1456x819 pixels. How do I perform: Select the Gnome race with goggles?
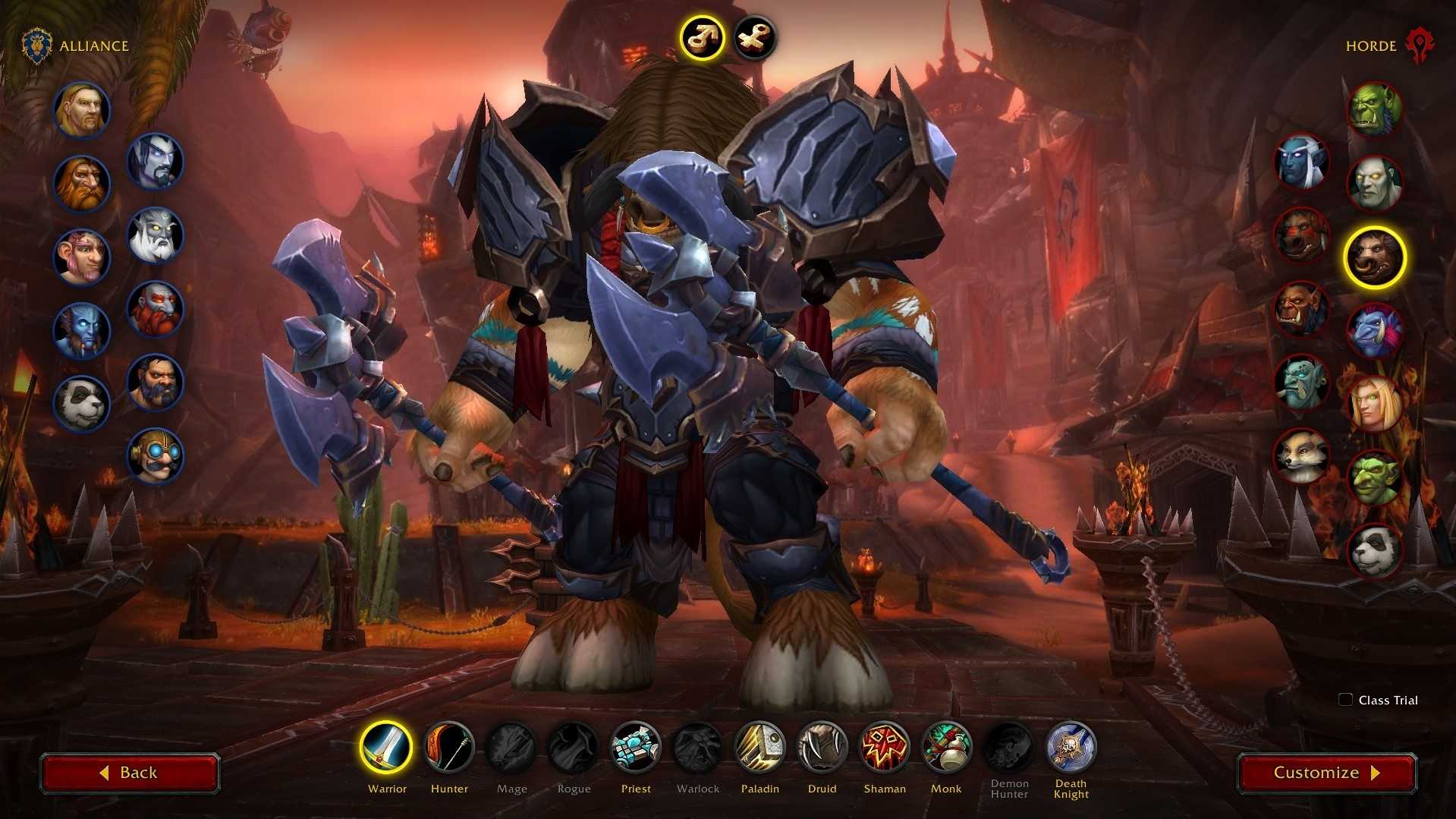pos(156,455)
